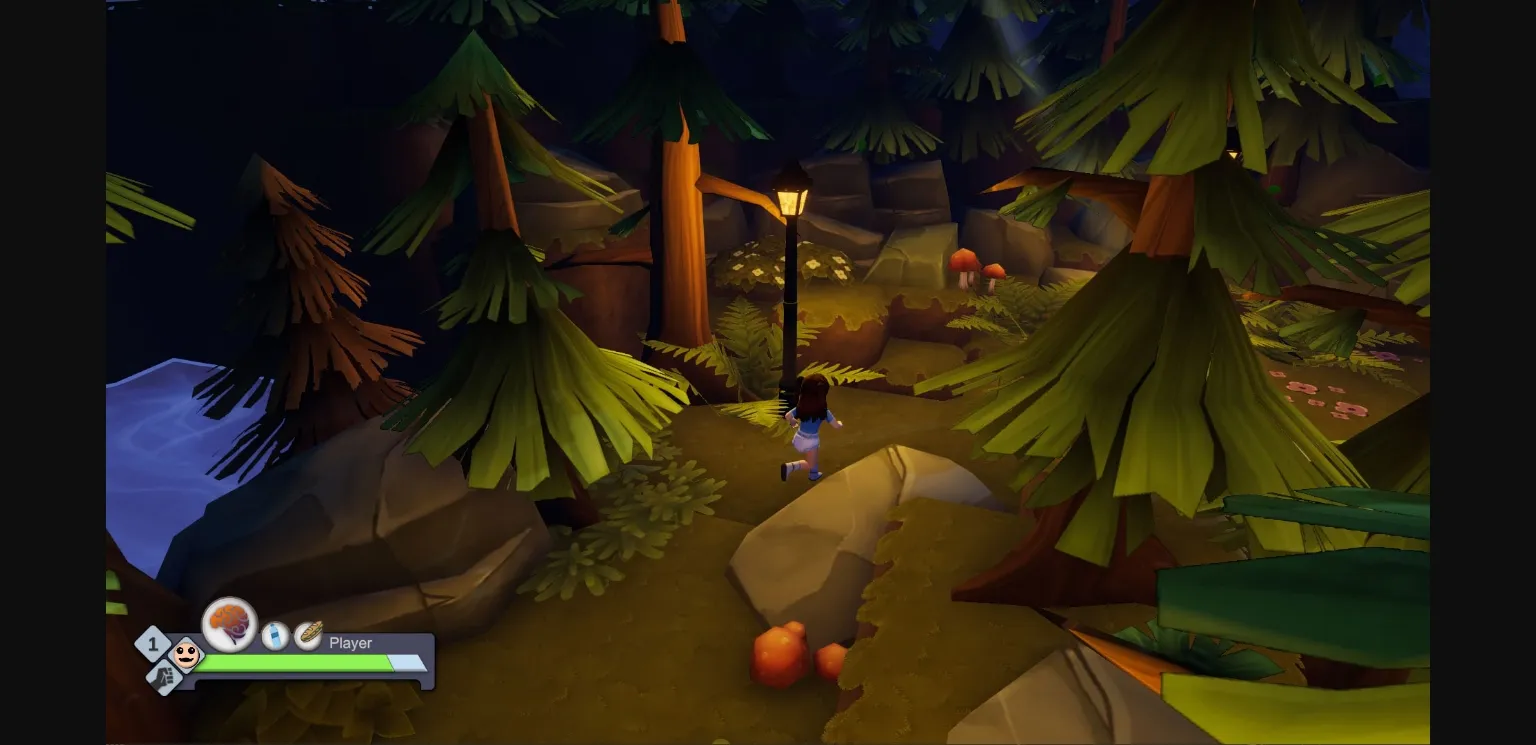Click the level 1 diamond badge

(152, 645)
